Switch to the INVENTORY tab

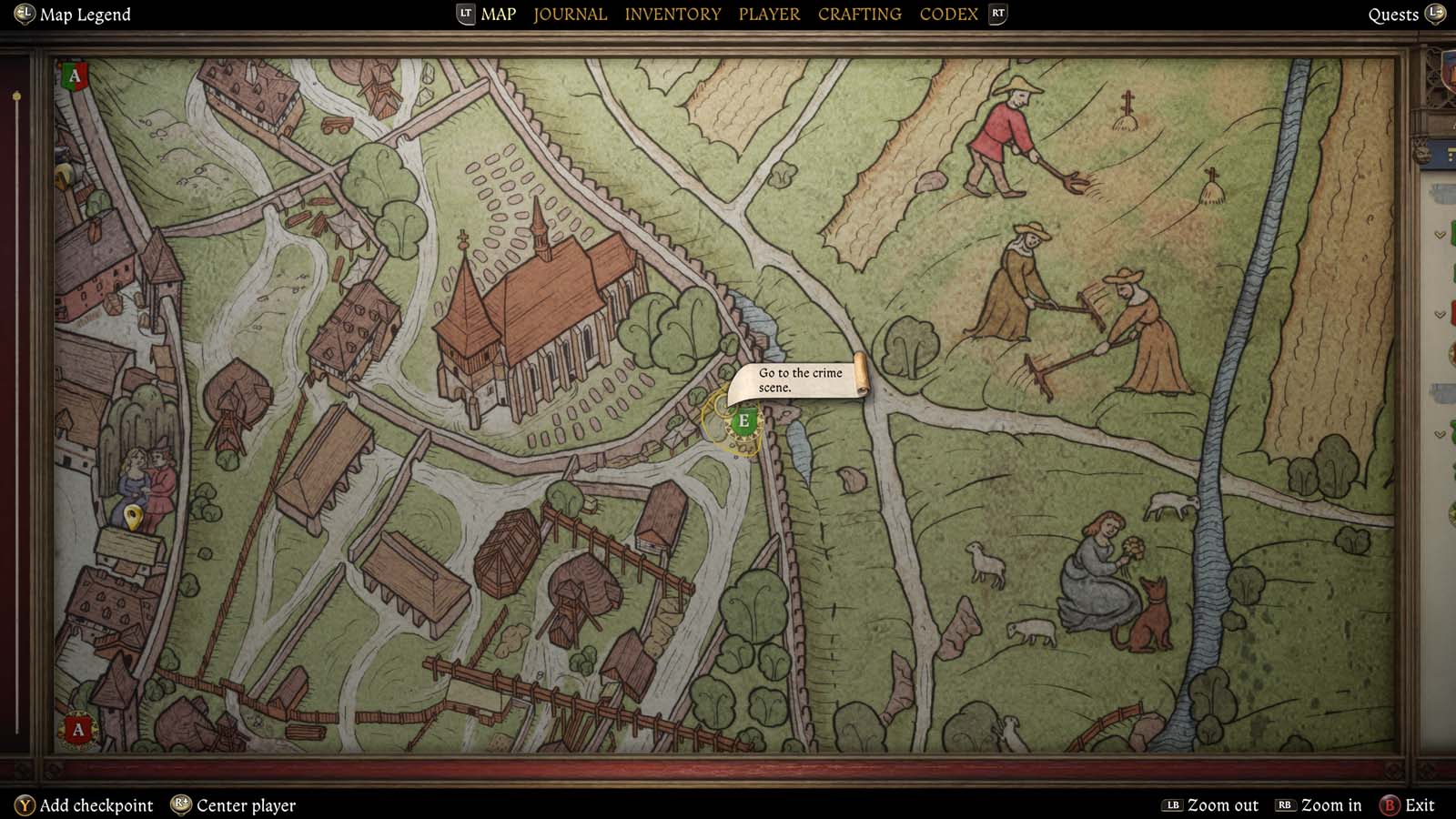pos(672,14)
